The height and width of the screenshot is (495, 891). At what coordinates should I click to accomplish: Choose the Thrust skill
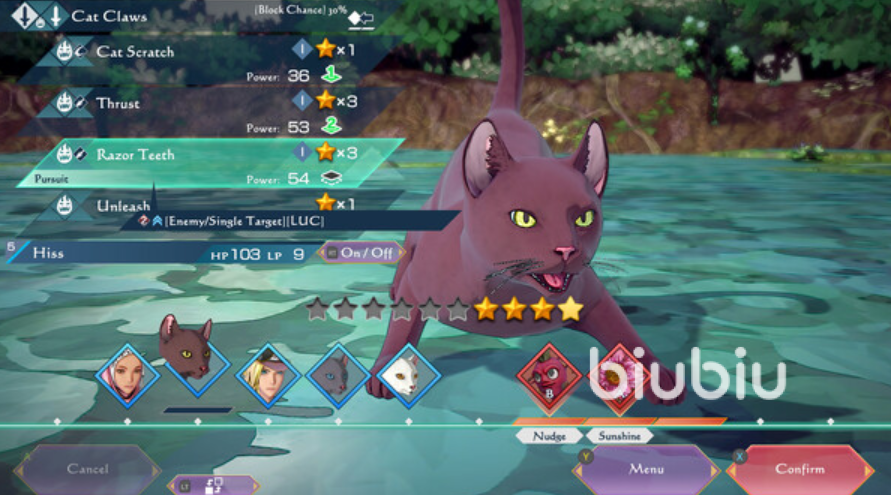[118, 102]
